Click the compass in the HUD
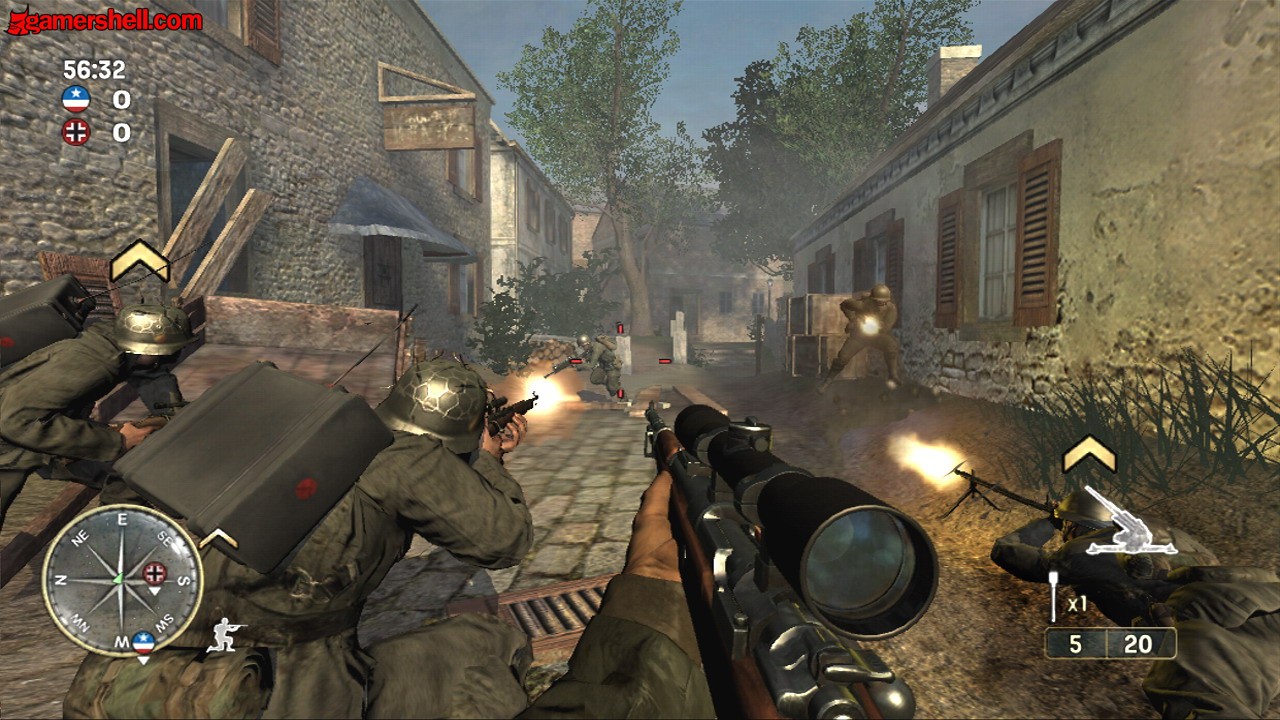Image resolution: width=1280 pixels, height=720 pixels. [122, 580]
